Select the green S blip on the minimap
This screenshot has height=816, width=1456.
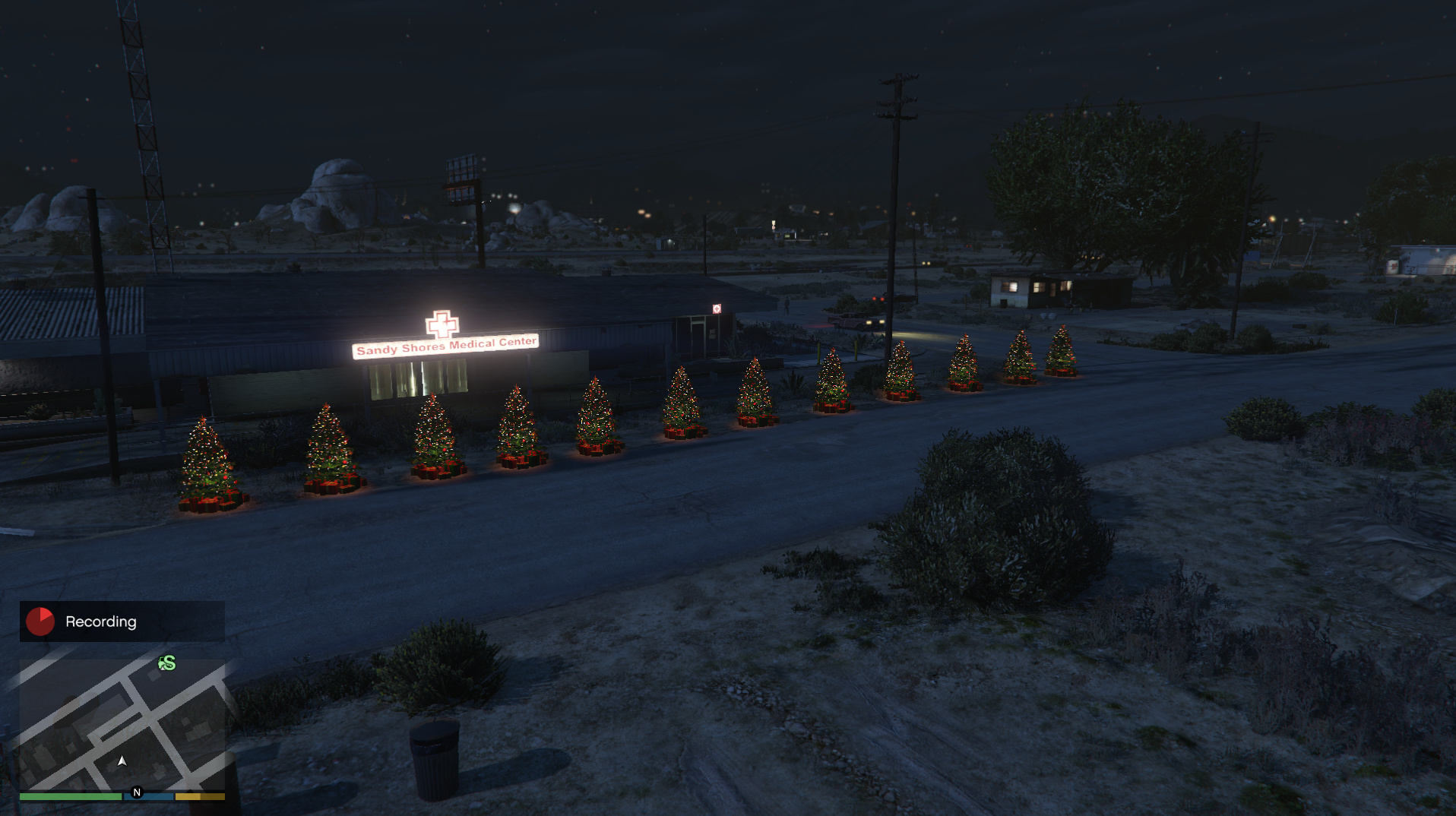click(x=166, y=664)
